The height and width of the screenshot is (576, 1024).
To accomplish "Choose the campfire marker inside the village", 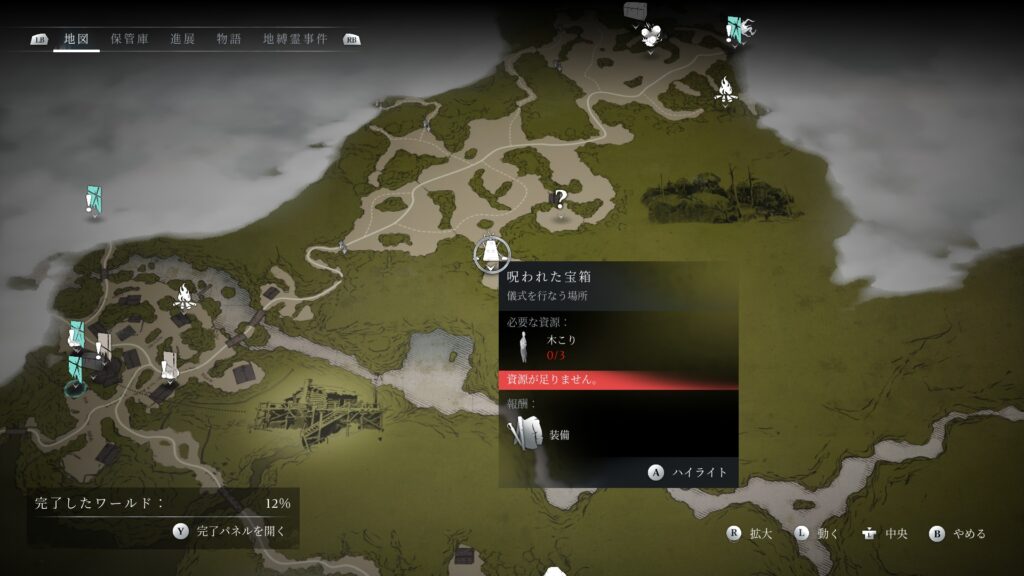I will [x=184, y=295].
